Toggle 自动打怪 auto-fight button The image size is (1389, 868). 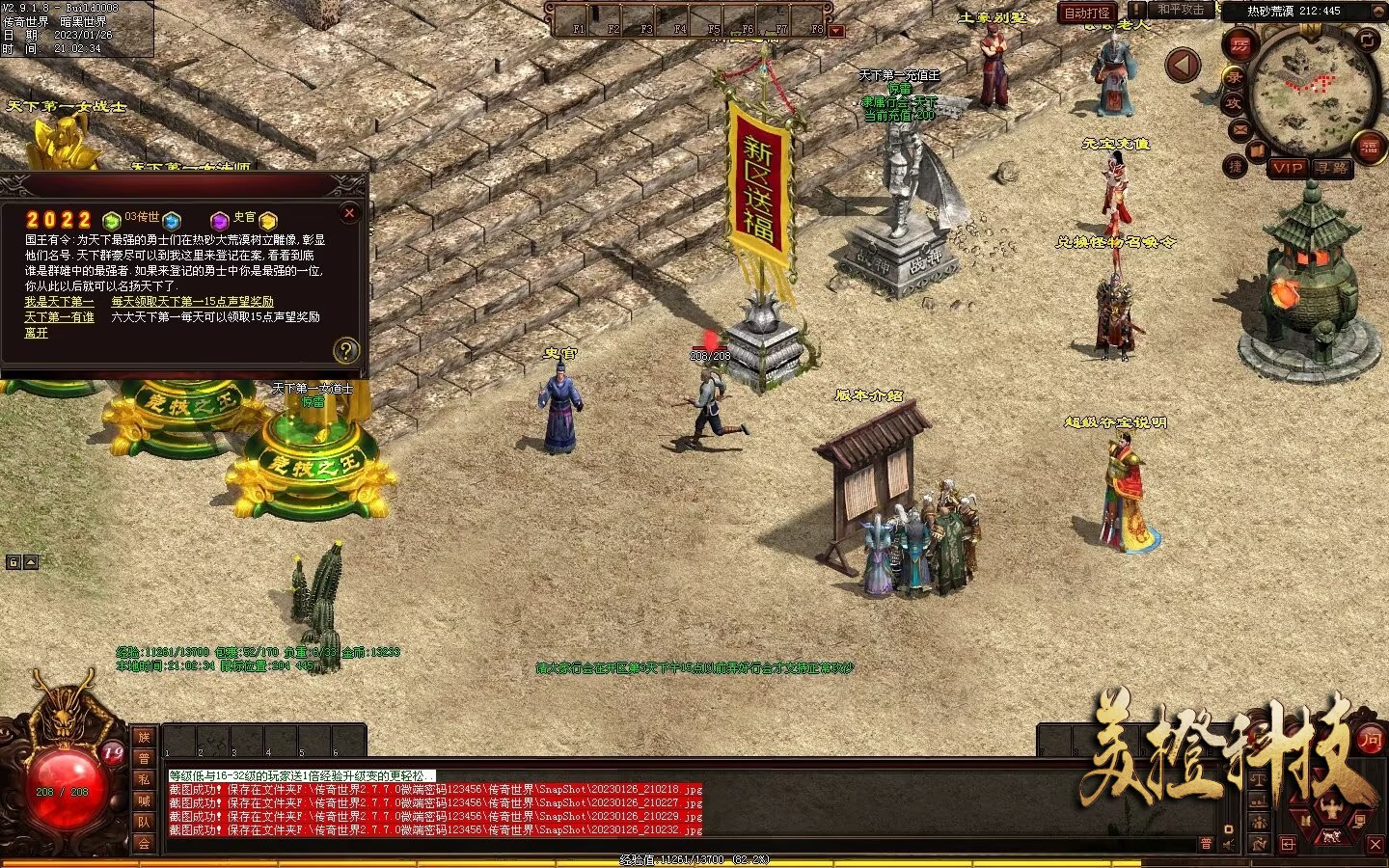(1087, 13)
